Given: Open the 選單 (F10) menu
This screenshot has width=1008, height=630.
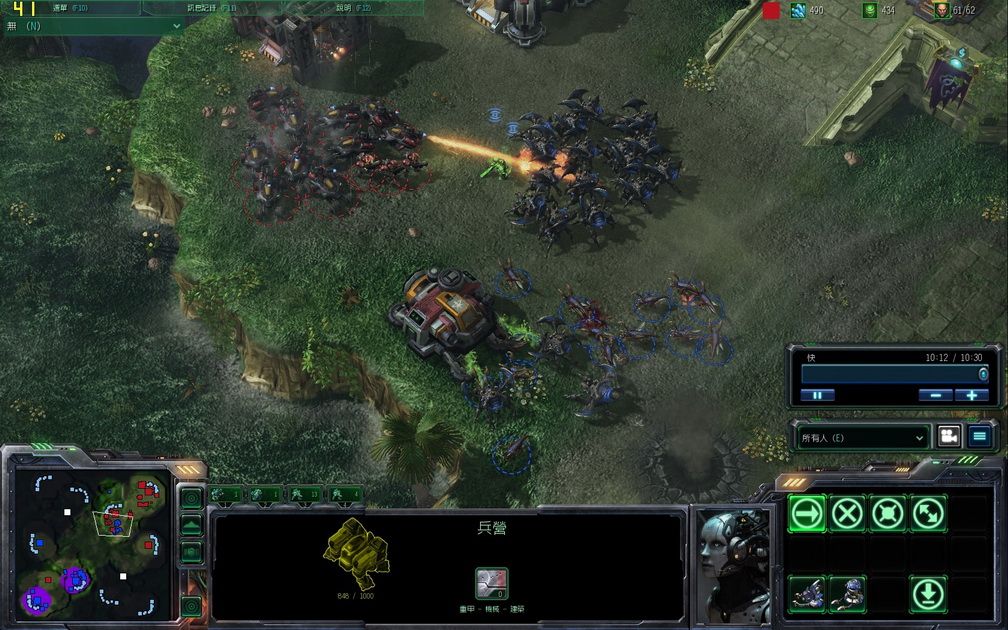Looking at the screenshot, I should pyautogui.click(x=70, y=7).
